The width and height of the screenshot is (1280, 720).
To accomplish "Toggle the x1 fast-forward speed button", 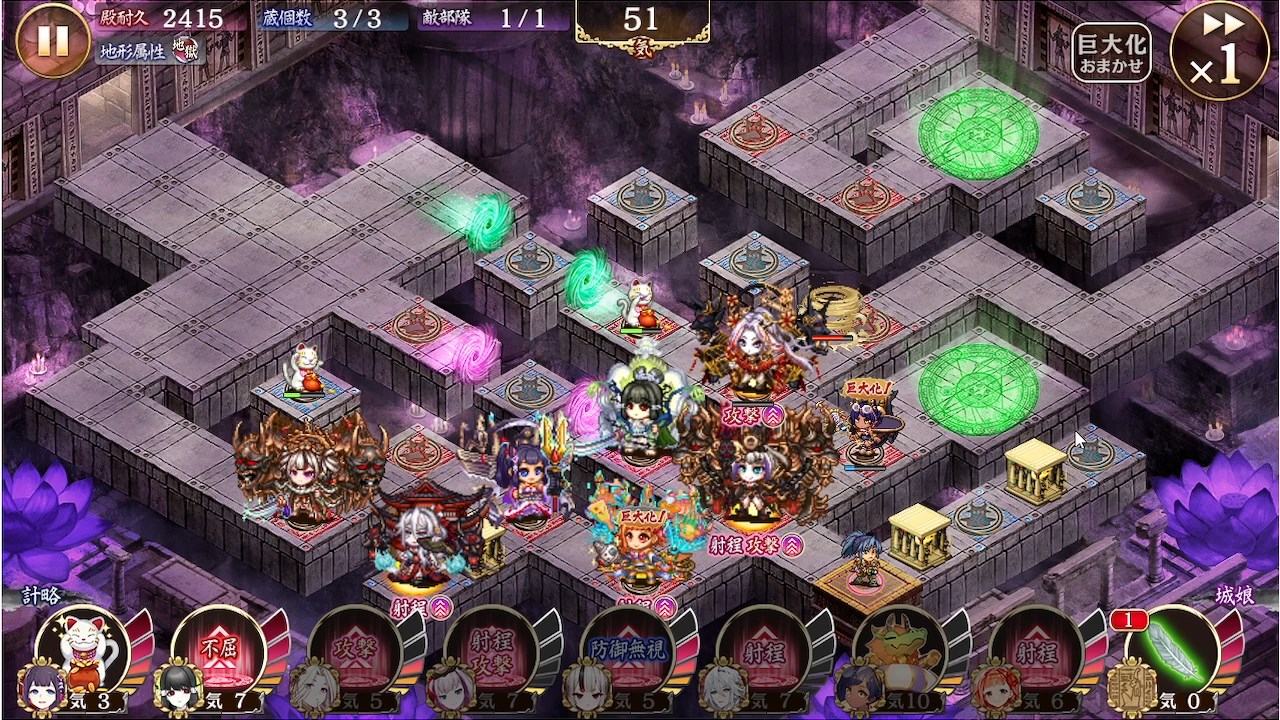I will click(1218, 51).
